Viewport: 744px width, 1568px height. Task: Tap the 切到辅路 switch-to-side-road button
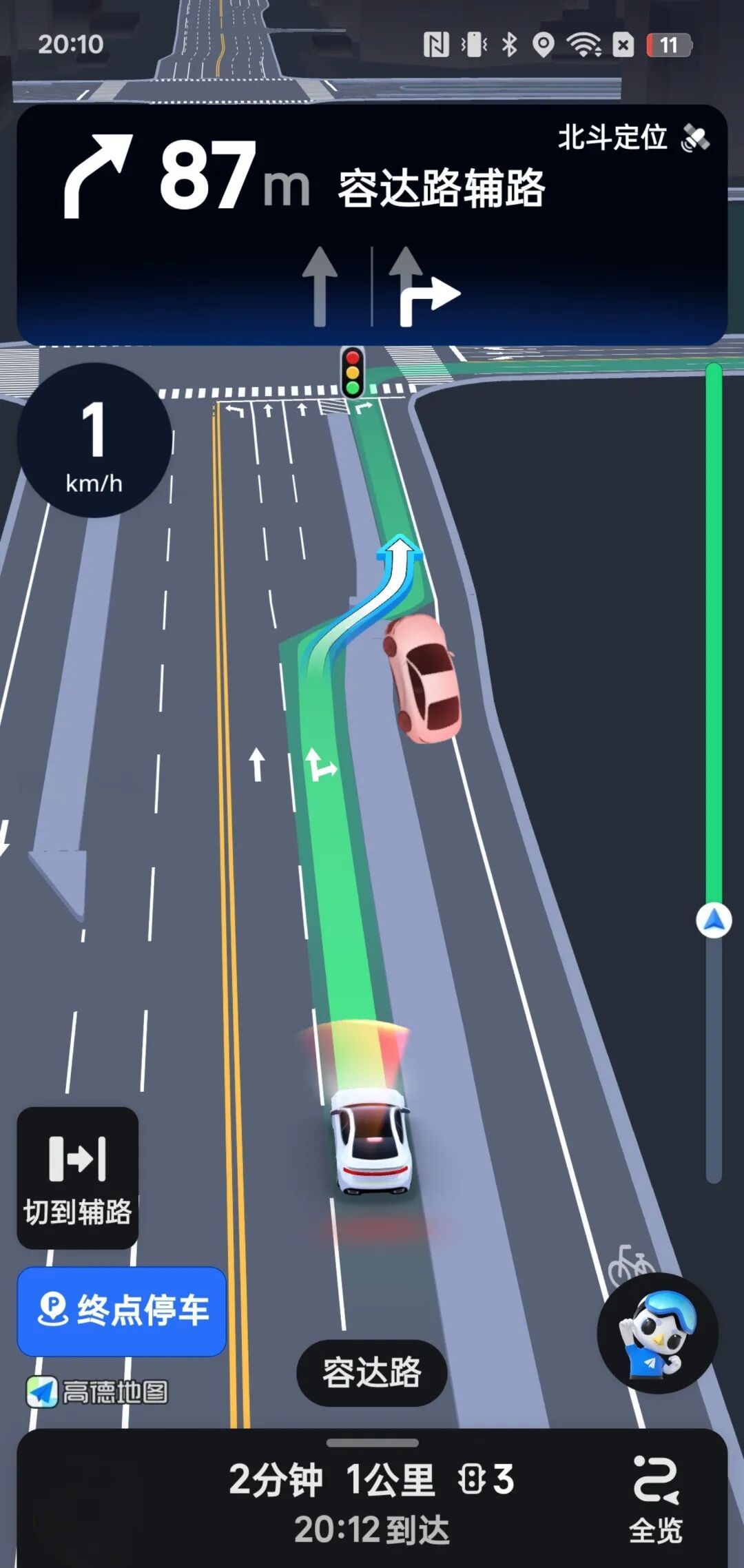click(77, 1177)
